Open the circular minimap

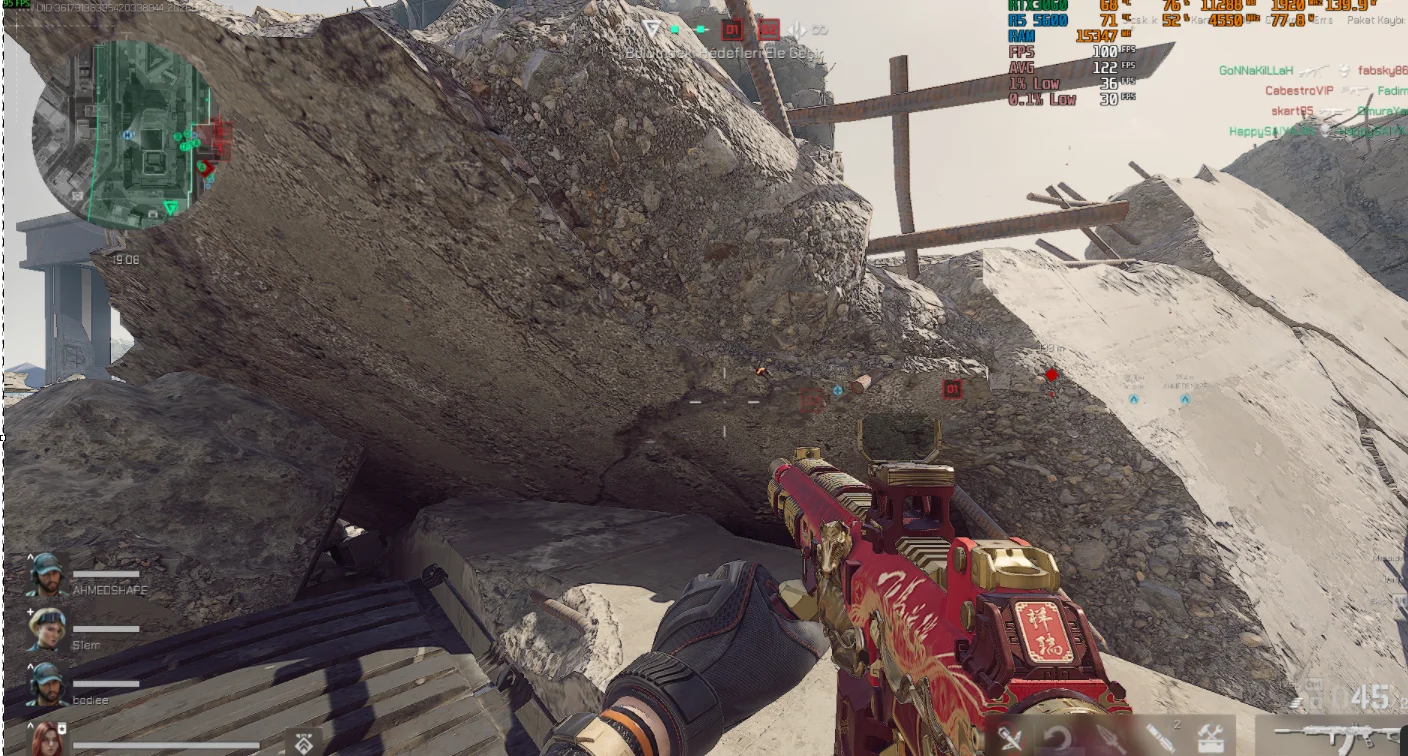click(122, 133)
